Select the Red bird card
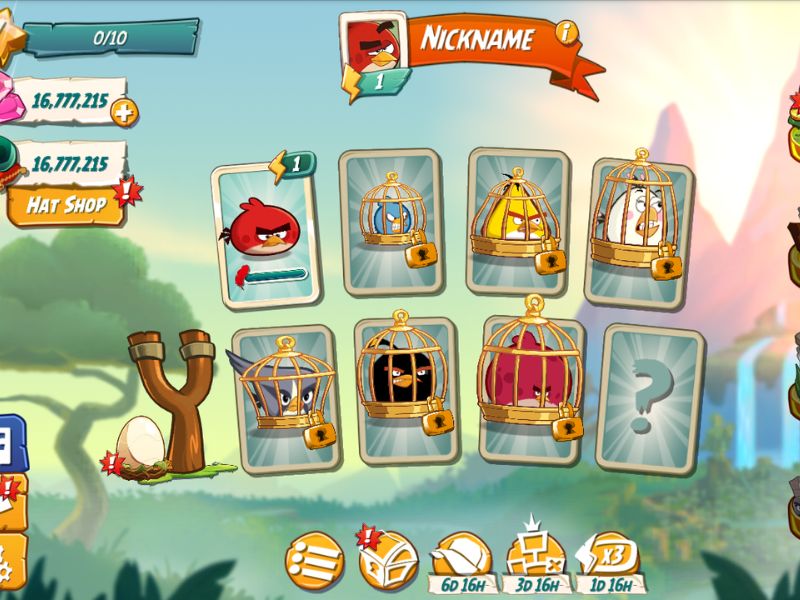 (266, 234)
